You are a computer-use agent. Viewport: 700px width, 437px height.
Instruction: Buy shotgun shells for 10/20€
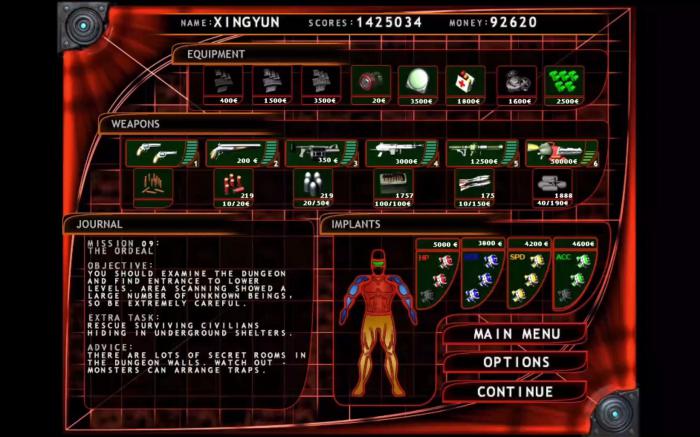pyautogui.click(x=233, y=187)
